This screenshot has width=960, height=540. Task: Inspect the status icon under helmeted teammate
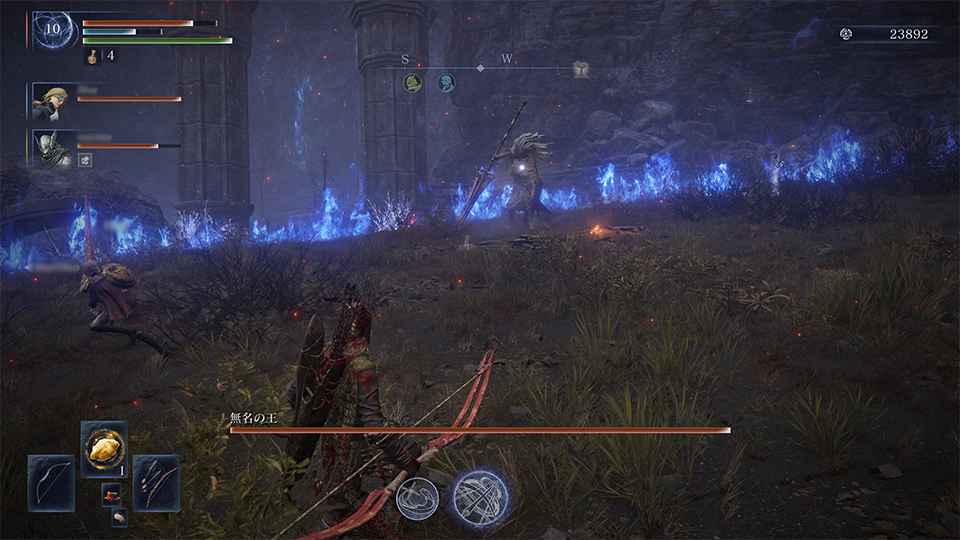[x=86, y=160]
